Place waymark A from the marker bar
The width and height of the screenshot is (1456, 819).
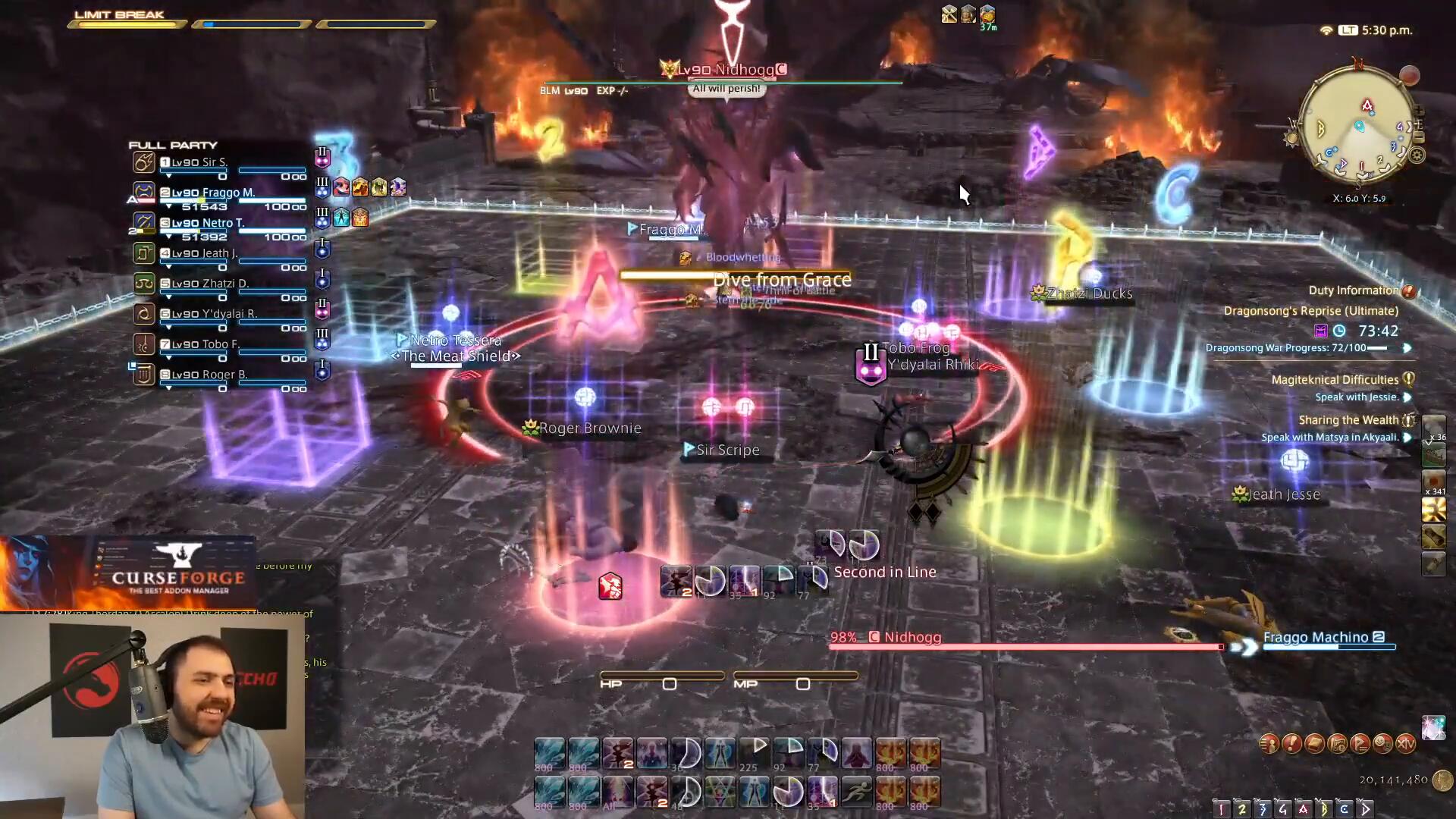[1303, 808]
